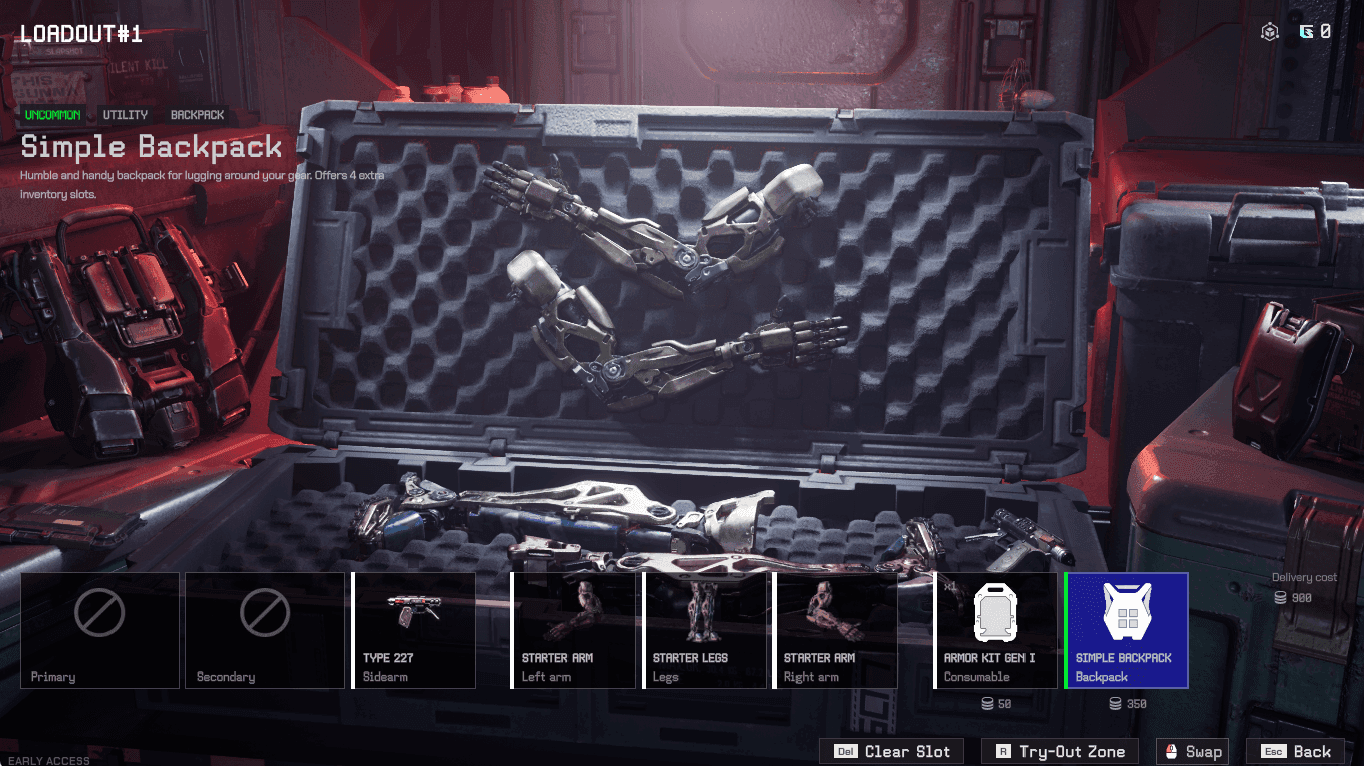
Task: Select the empty Secondary weapon slot
Action: [264, 630]
